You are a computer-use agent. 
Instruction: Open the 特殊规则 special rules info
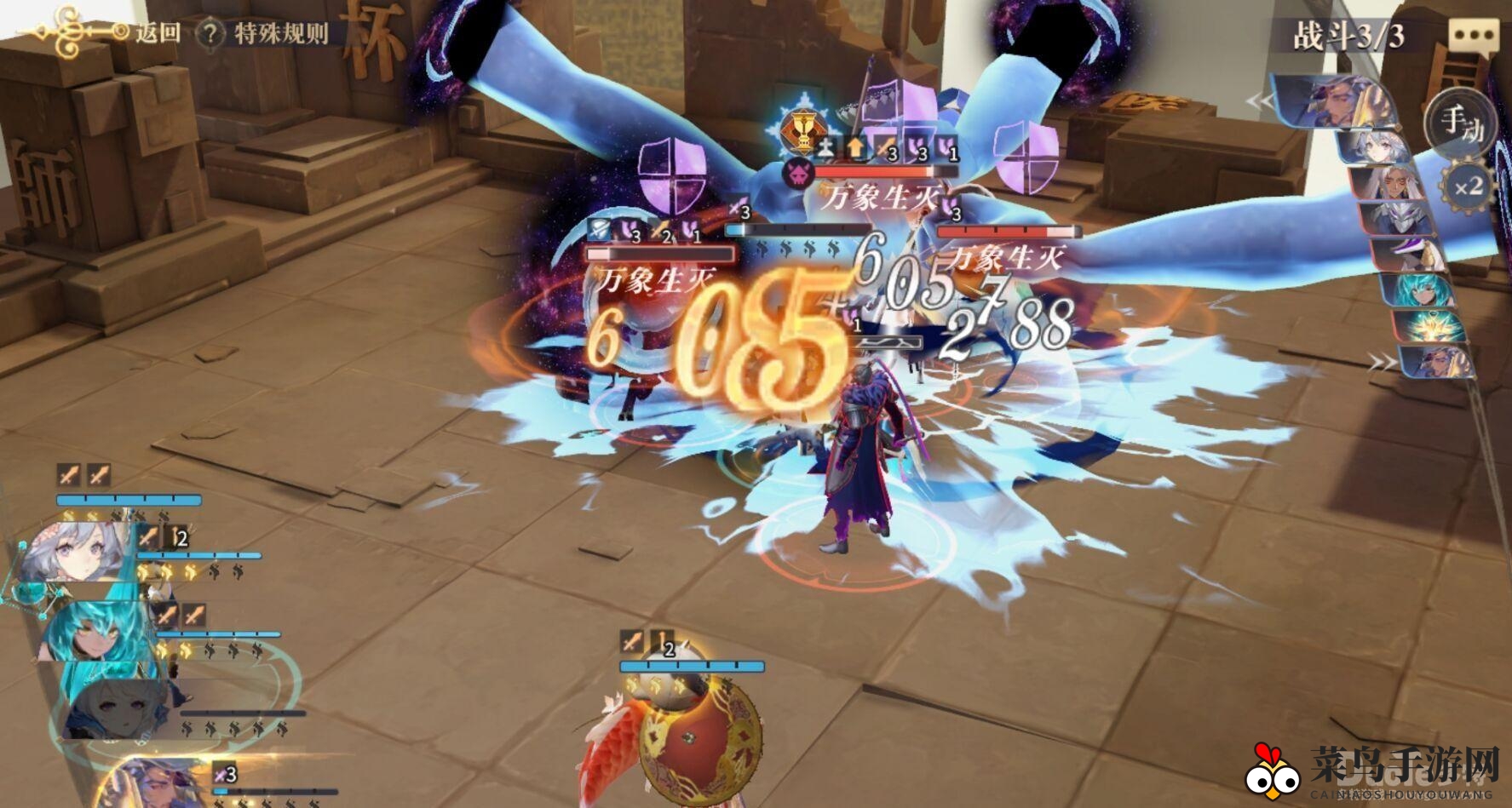(264, 34)
